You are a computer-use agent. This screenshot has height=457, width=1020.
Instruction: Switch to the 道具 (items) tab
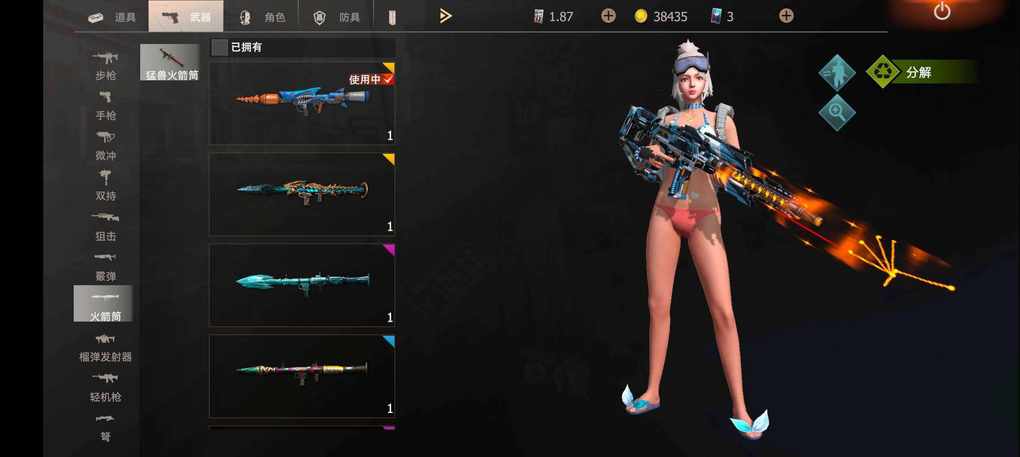coord(111,16)
